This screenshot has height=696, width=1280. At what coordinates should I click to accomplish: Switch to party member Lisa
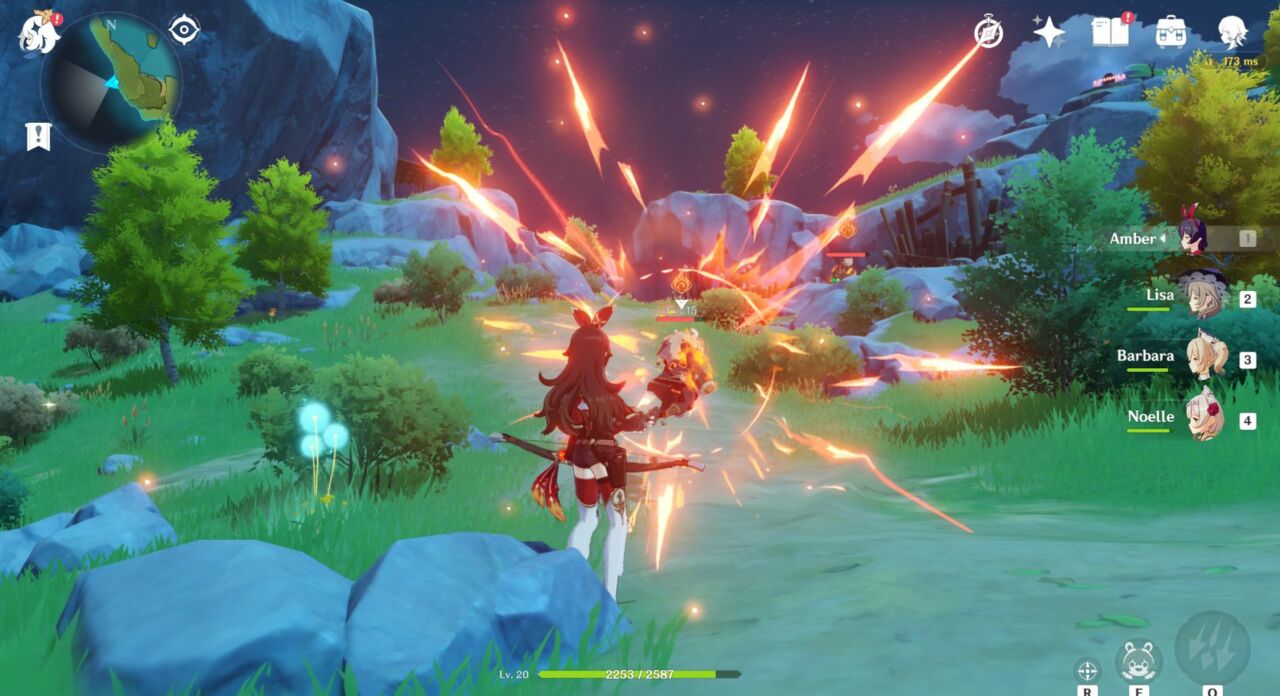coord(1200,297)
